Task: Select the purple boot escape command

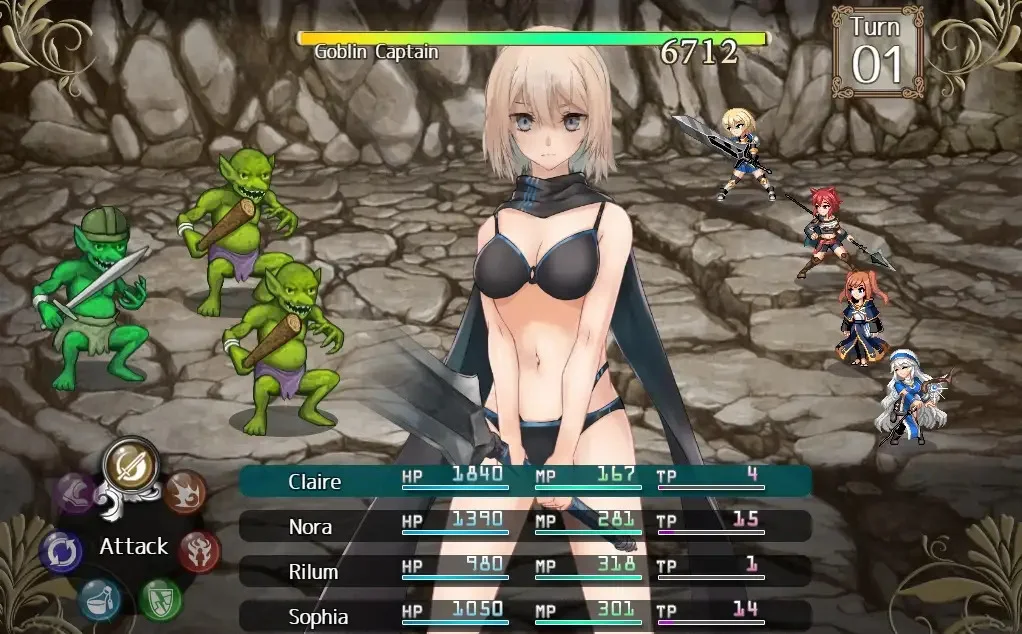Action: (76, 493)
